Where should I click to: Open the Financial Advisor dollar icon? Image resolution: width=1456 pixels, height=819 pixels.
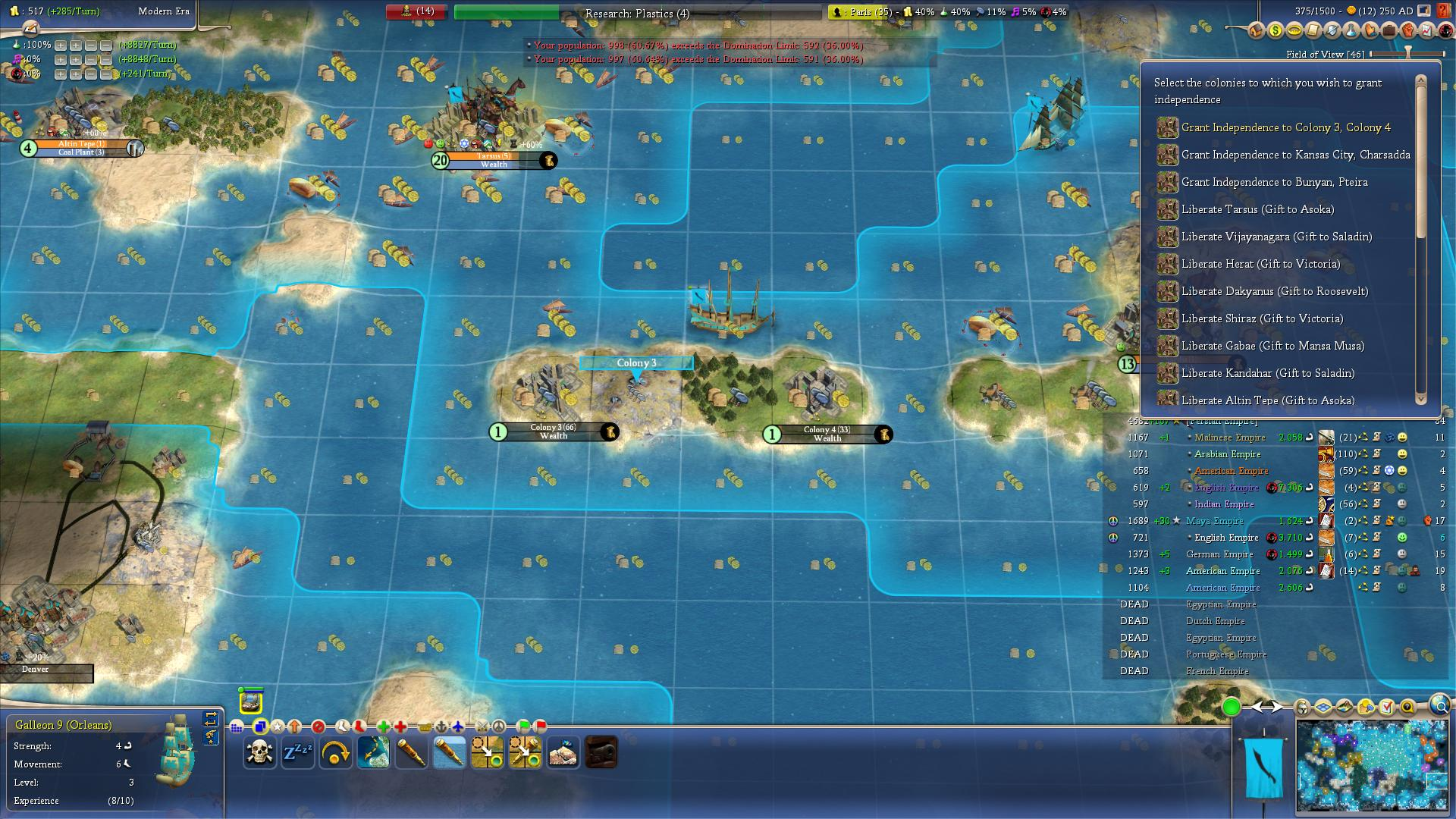point(1275,30)
